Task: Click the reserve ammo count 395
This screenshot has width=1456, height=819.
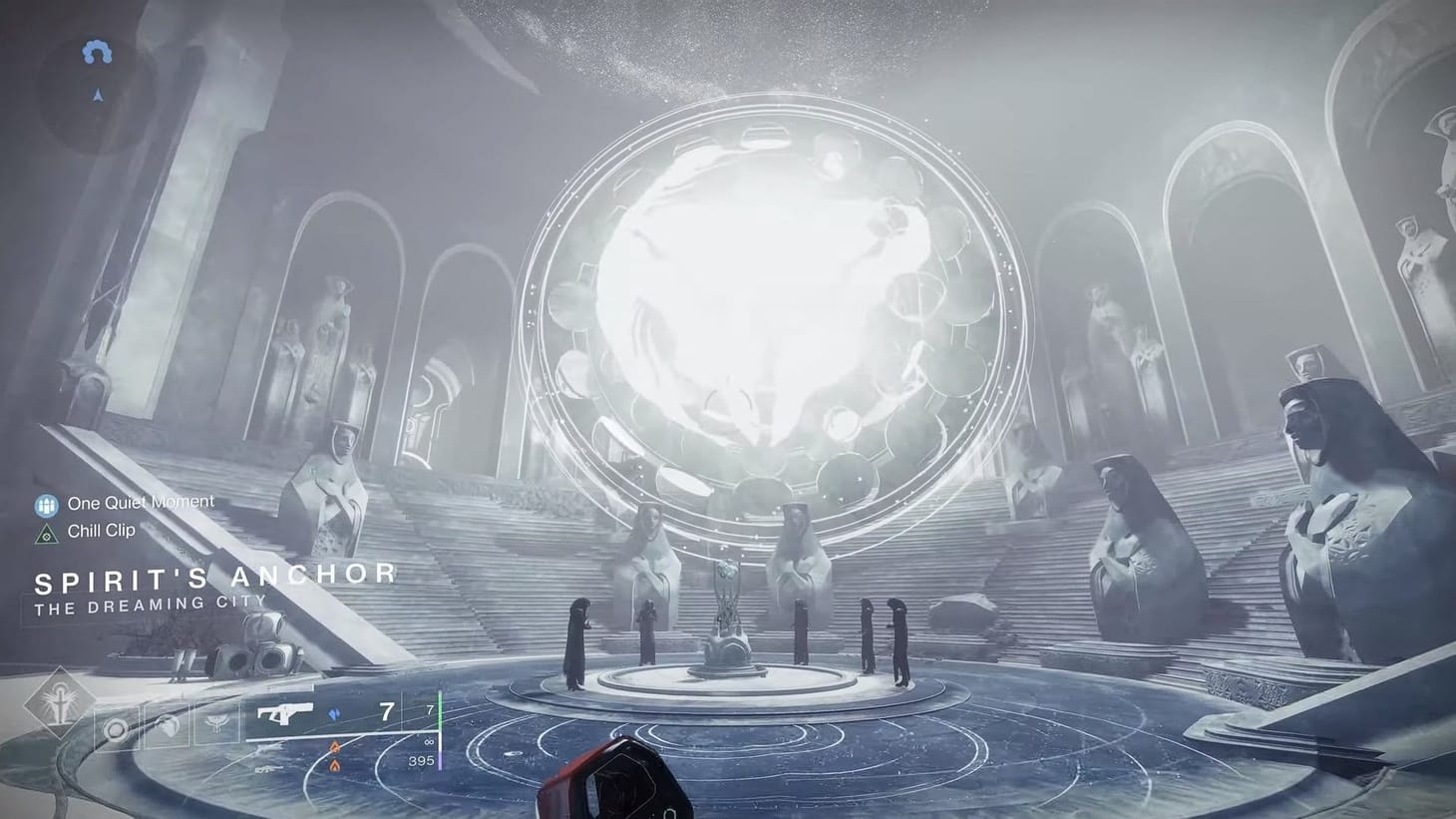Action: (423, 761)
